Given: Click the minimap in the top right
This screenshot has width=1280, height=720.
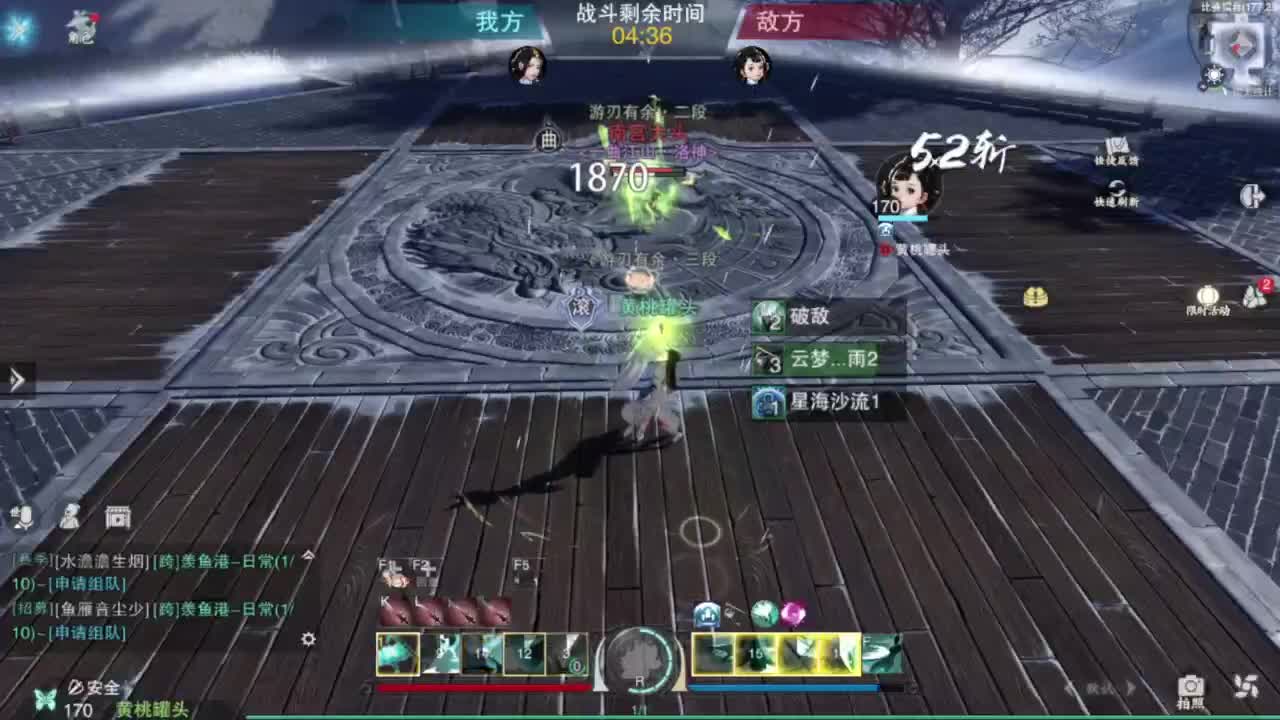Looking at the screenshot, I should (x=1238, y=45).
